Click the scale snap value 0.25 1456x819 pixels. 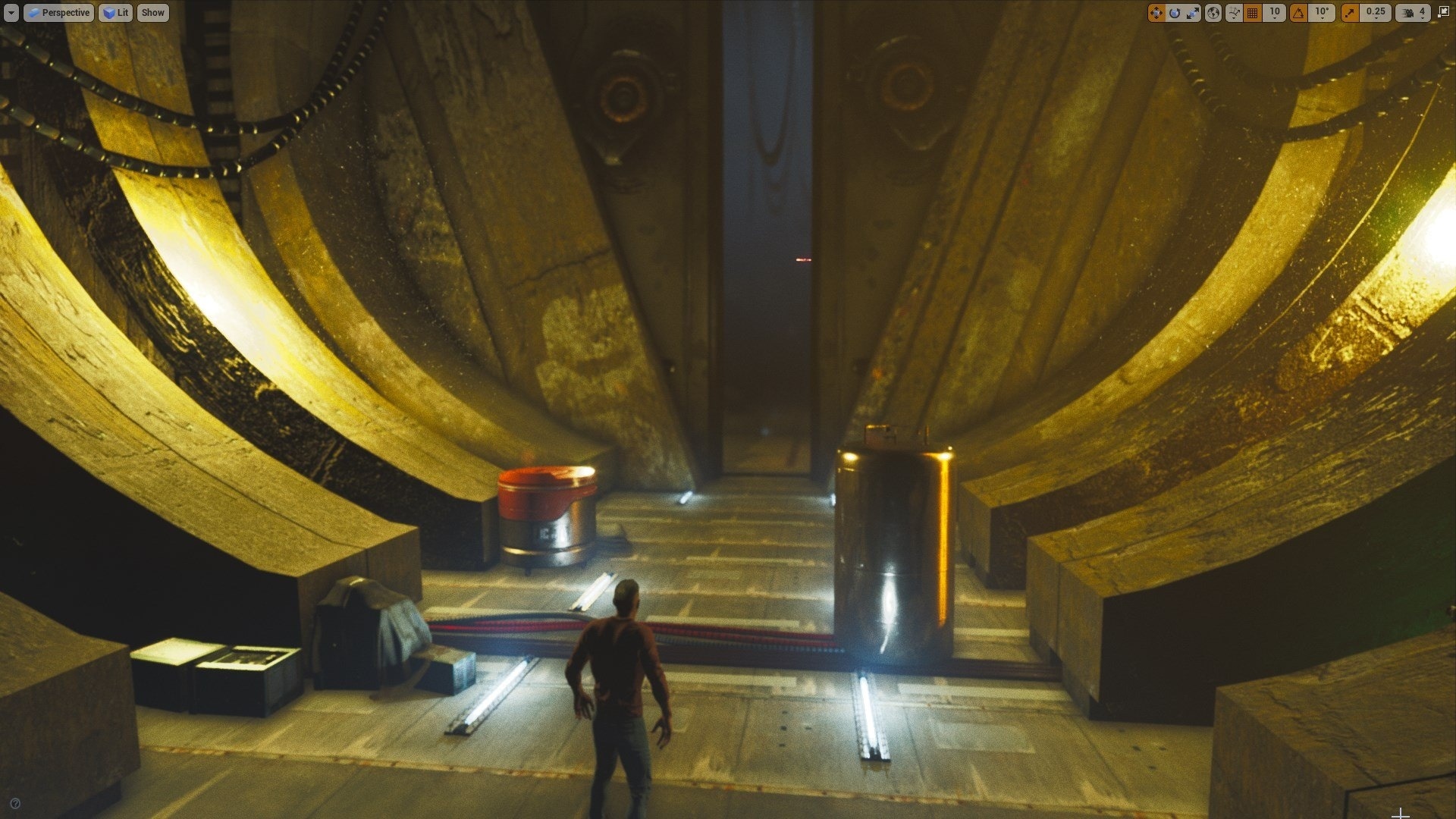(x=1374, y=12)
